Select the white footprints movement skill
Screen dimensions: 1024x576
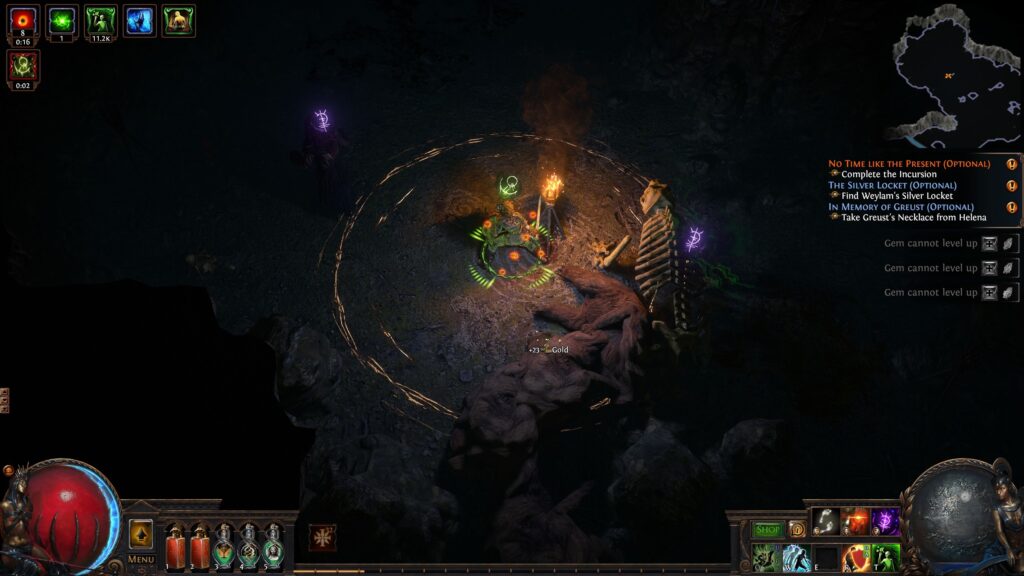tap(826, 521)
